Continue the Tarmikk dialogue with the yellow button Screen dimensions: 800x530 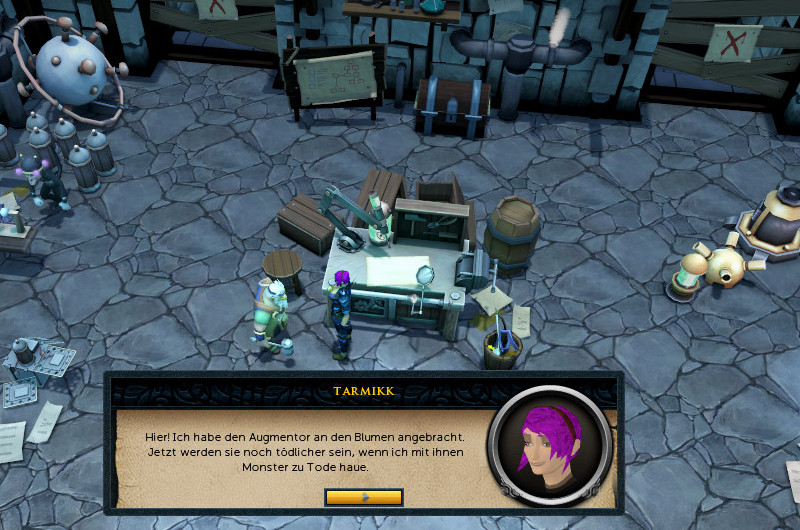point(364,497)
